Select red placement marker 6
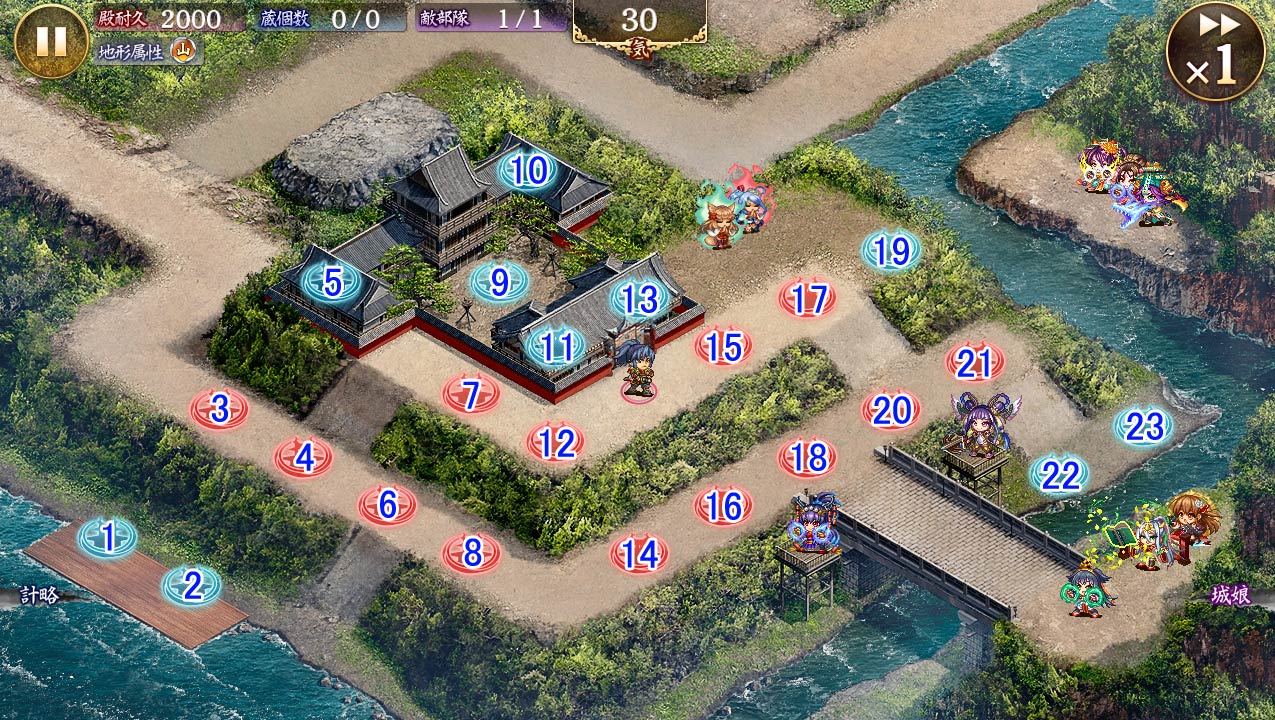This screenshot has height=720, width=1275. [388, 505]
